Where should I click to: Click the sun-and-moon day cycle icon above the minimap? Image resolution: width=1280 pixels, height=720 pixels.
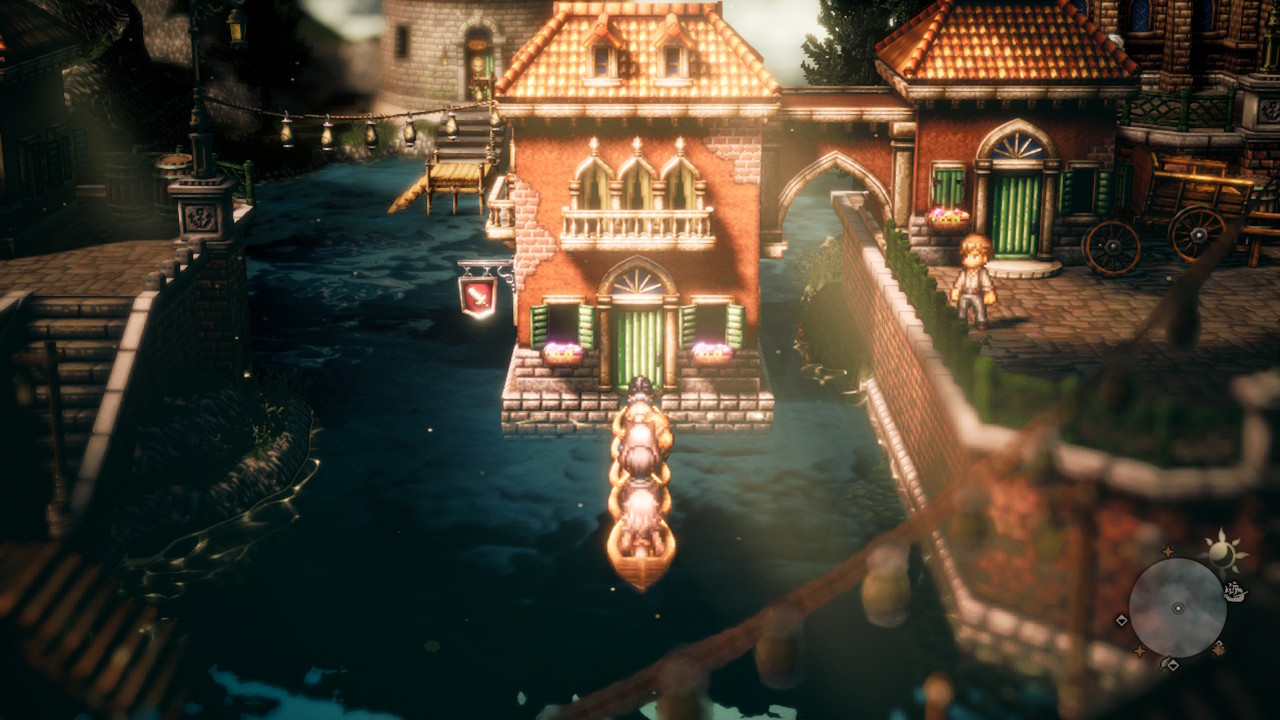click(1224, 554)
